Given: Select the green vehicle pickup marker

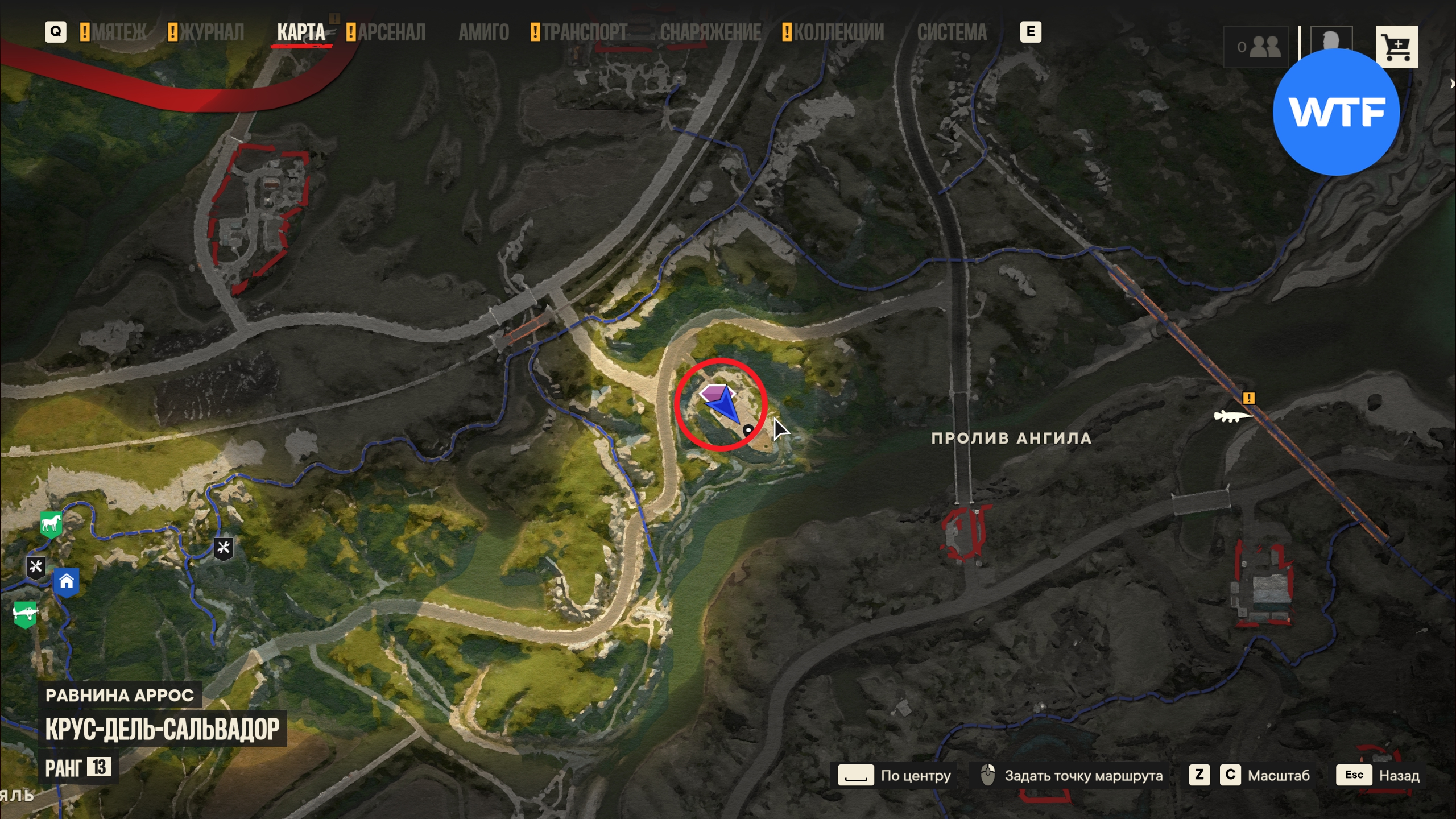Looking at the screenshot, I should pyautogui.click(x=25, y=614).
